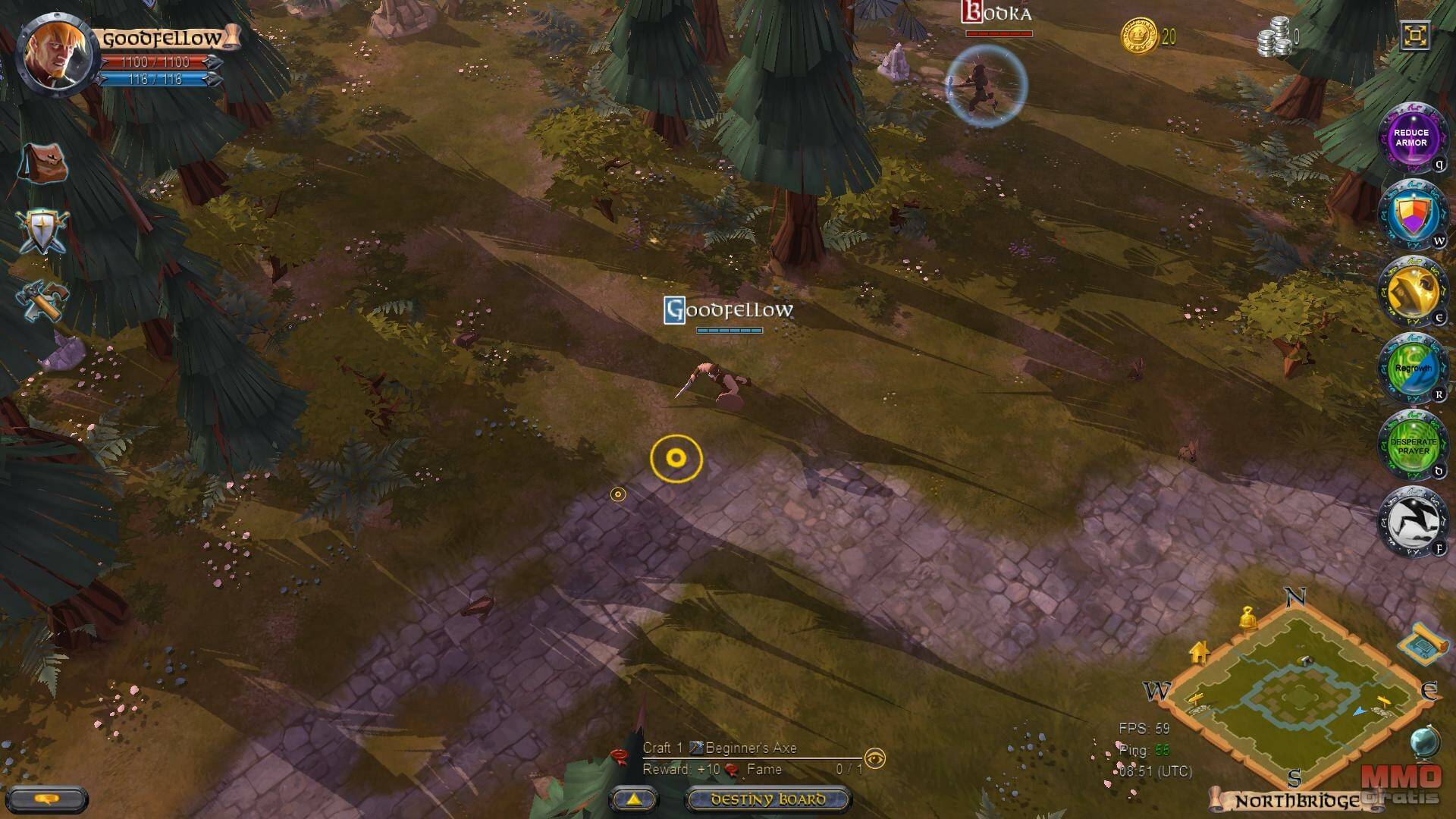Activate Desperate Prayer ability
Viewport: 1456px width, 819px height.
(x=1410, y=446)
